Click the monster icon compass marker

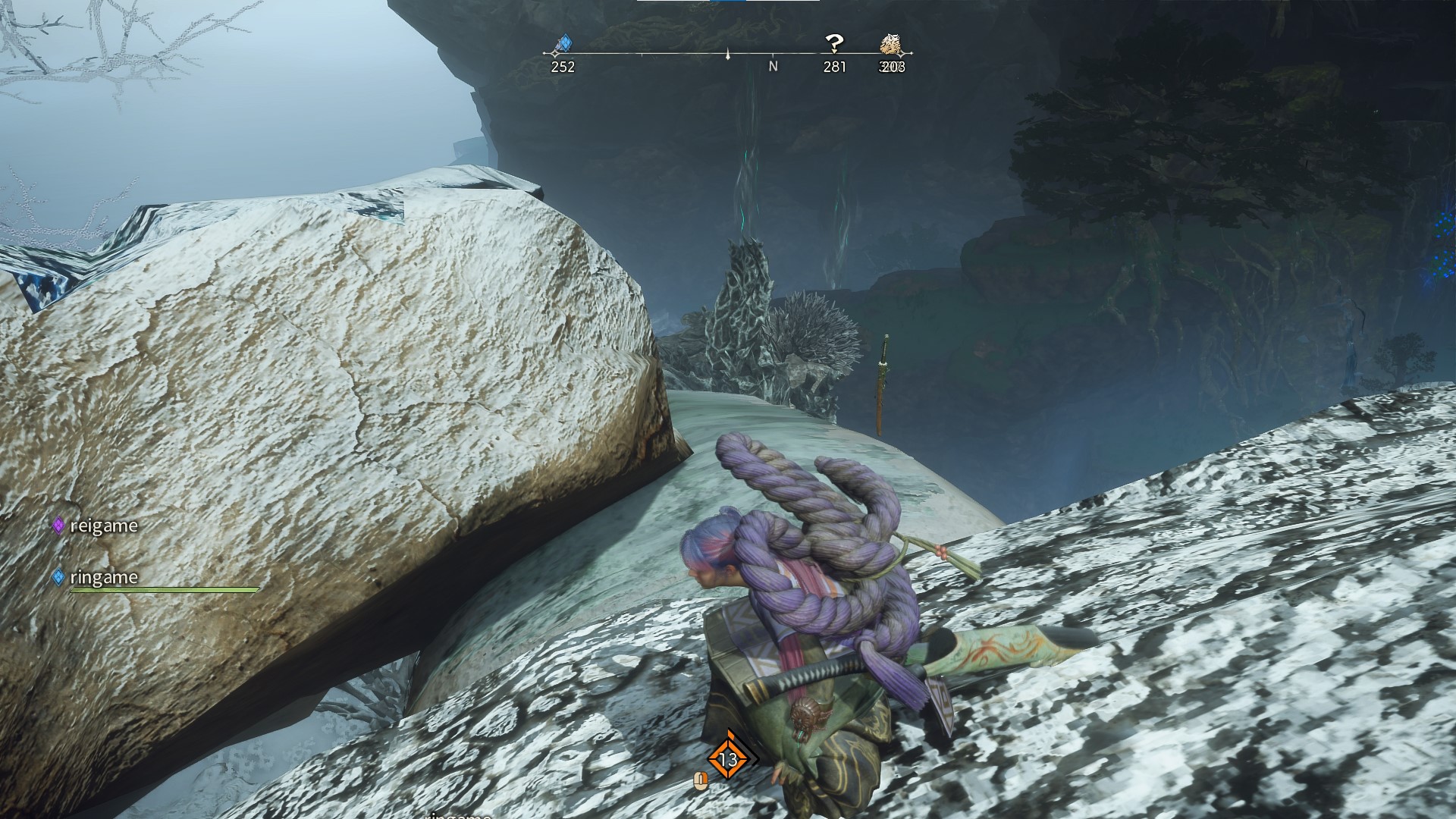coord(890,45)
